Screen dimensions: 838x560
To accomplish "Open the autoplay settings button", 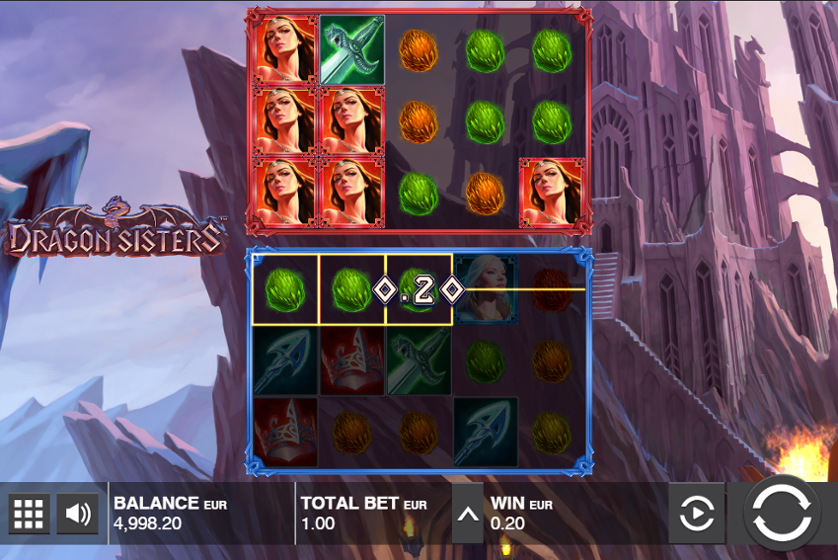I will 697,514.
